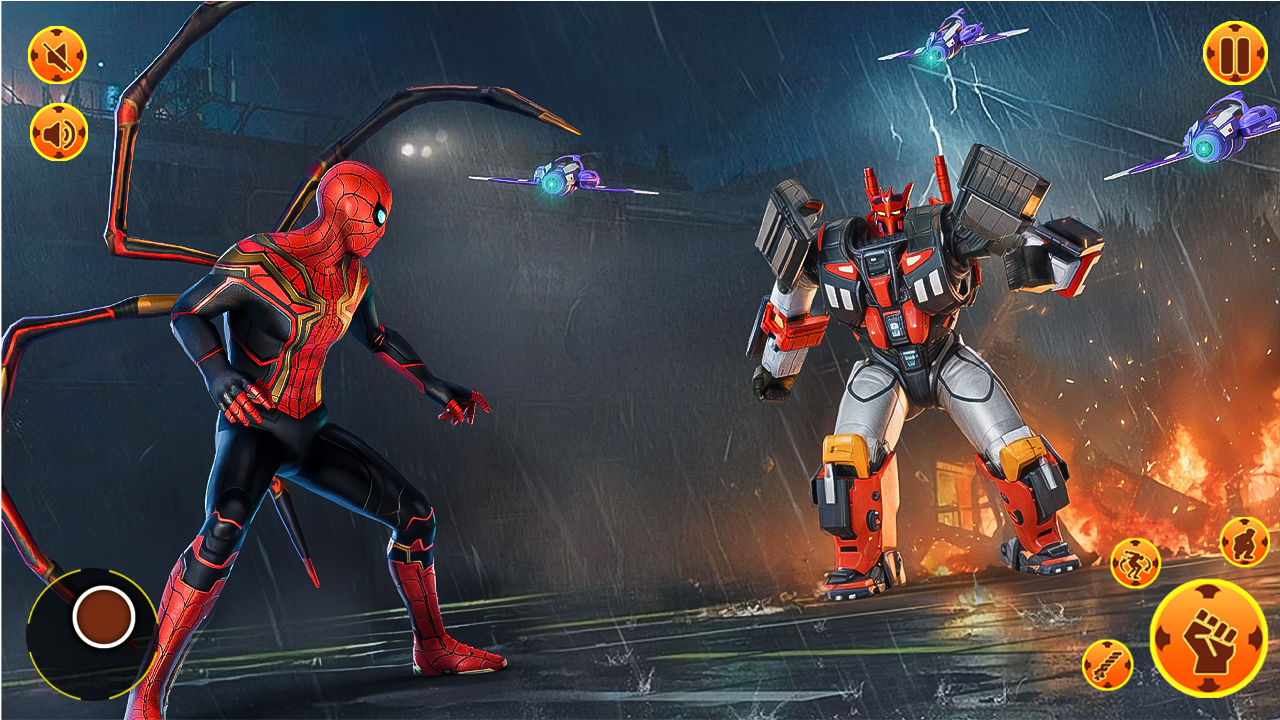
Task: Trigger the jumping dodge skill icon
Action: point(1135,562)
